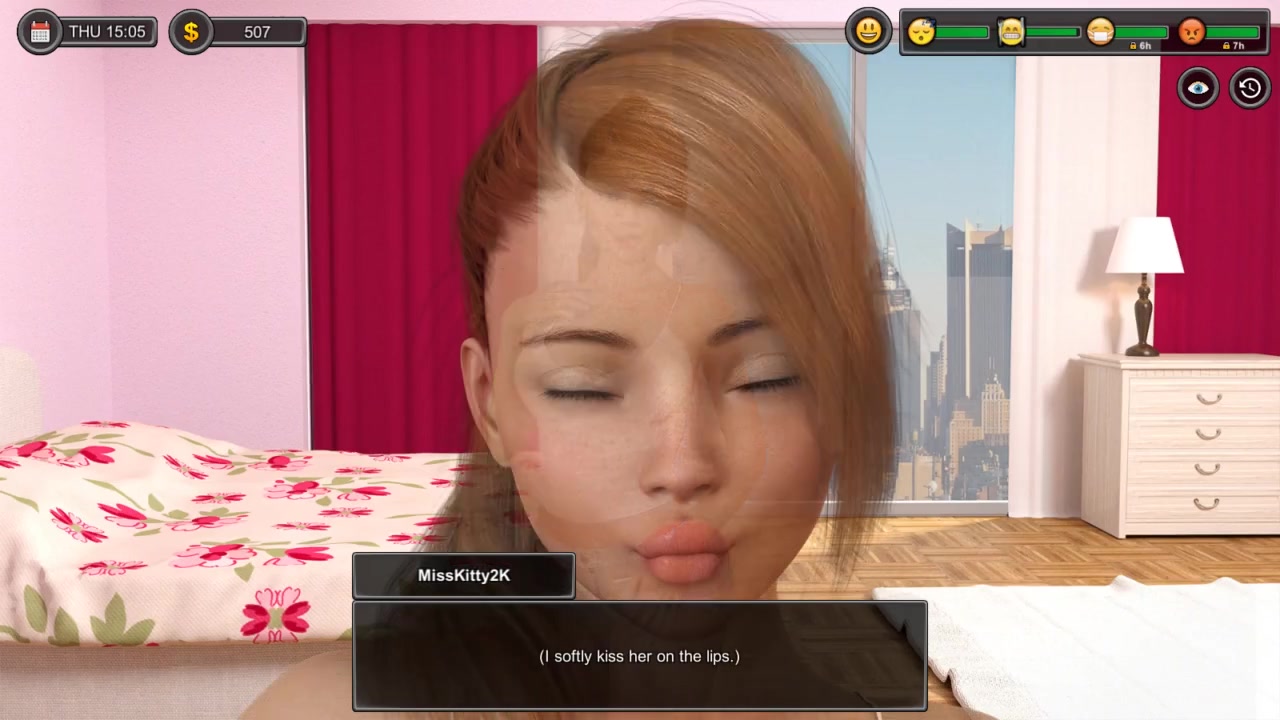Select the sleepy face energy status
This screenshot has height=720, width=1280.
(921, 32)
